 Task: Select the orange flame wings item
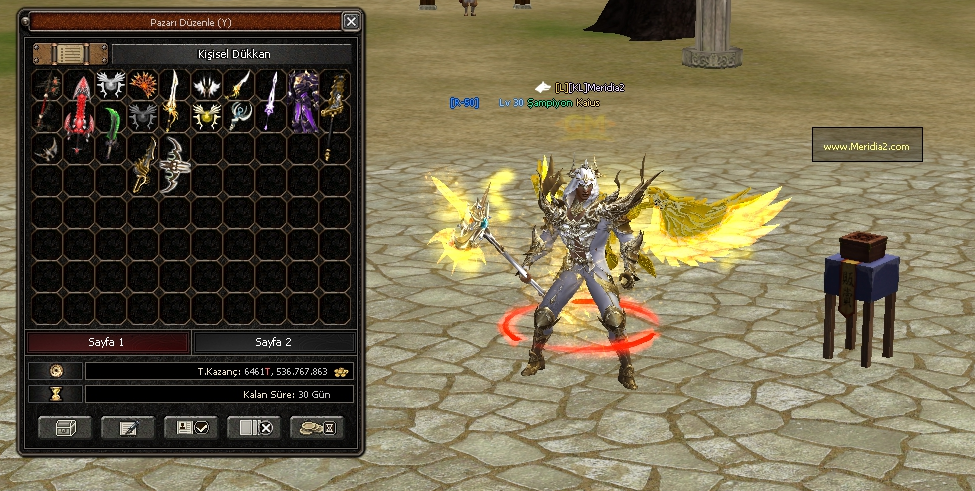point(143,84)
